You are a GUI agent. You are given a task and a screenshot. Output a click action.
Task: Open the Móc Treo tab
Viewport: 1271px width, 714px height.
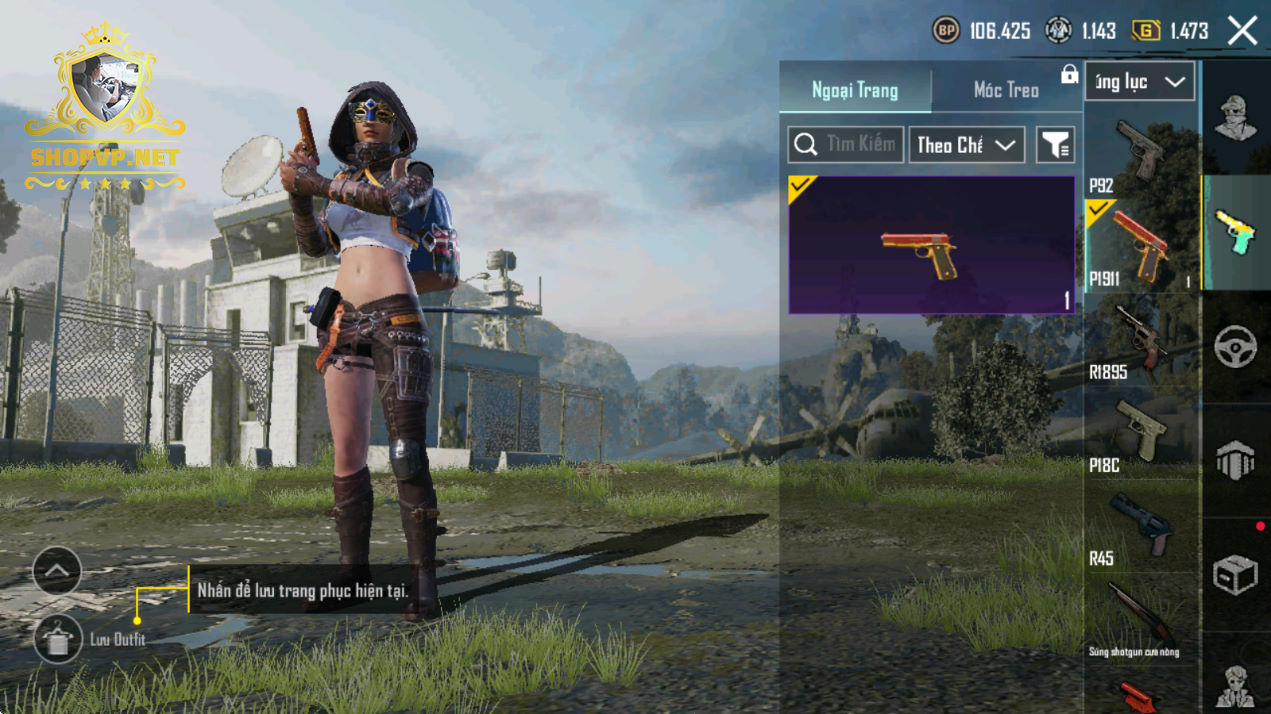1006,90
